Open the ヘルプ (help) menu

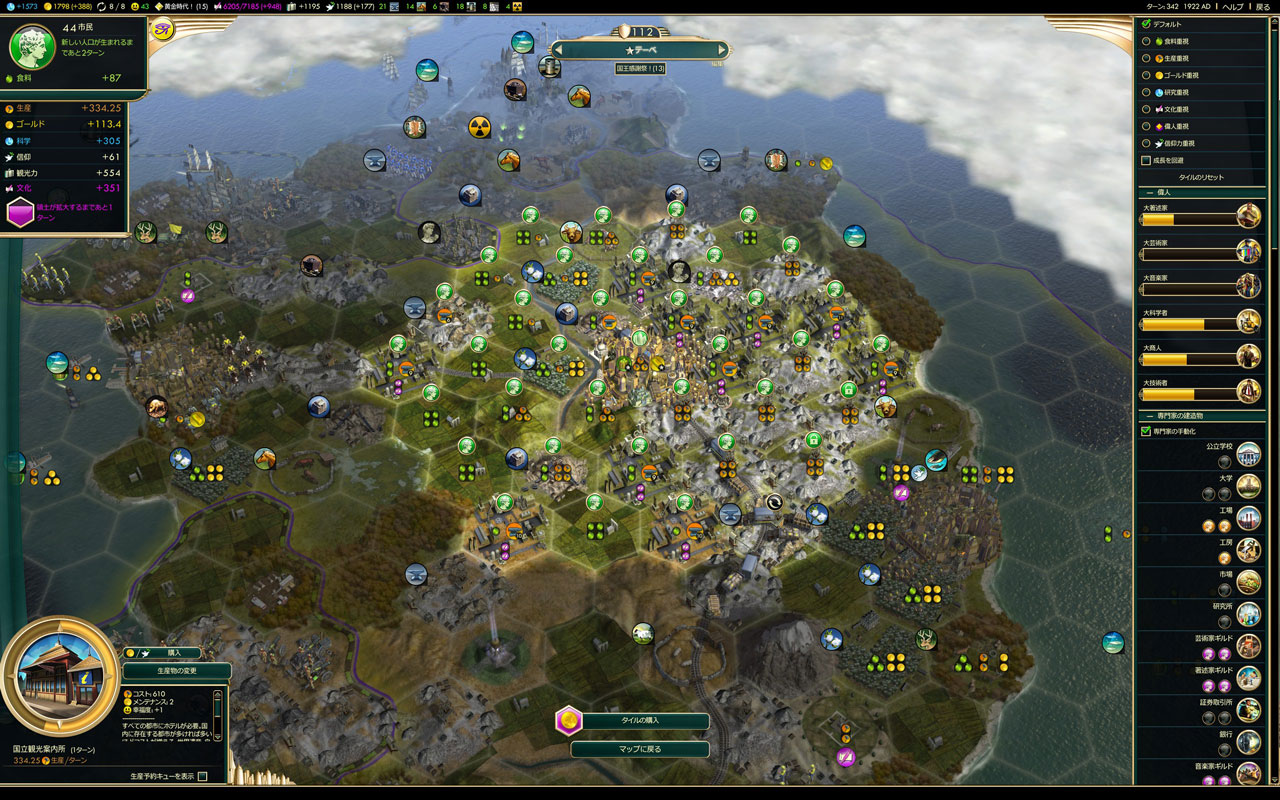tap(1233, 6)
